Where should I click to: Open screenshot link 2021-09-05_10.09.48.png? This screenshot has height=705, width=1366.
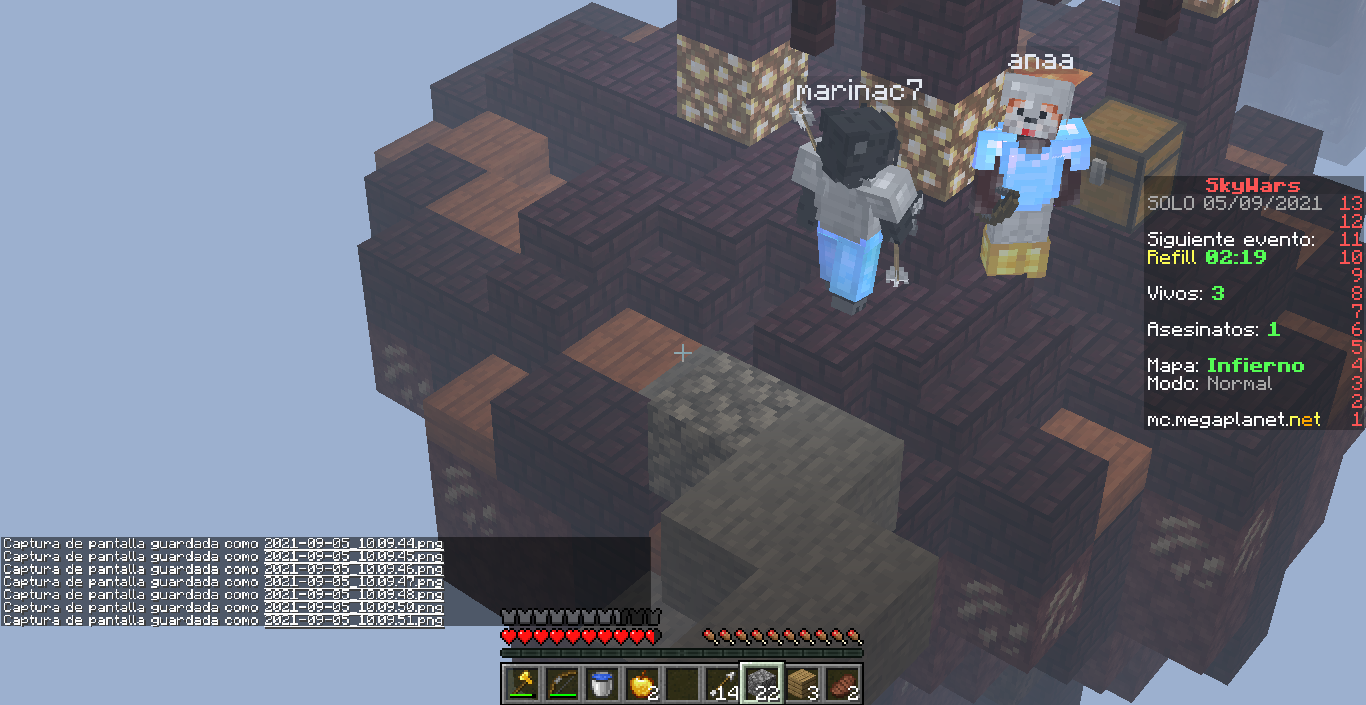353,595
